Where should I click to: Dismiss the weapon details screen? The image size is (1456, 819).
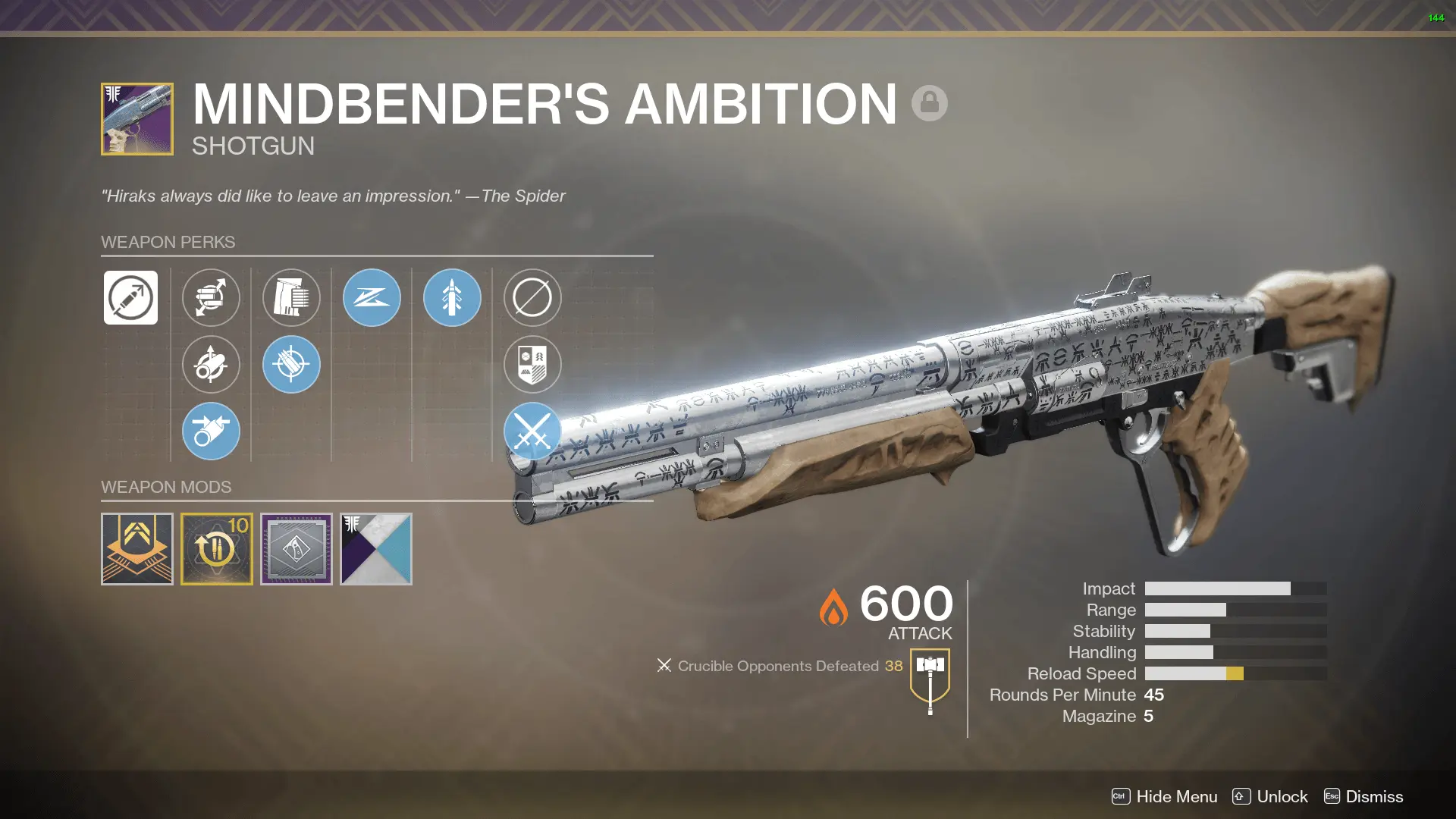pos(1373,797)
